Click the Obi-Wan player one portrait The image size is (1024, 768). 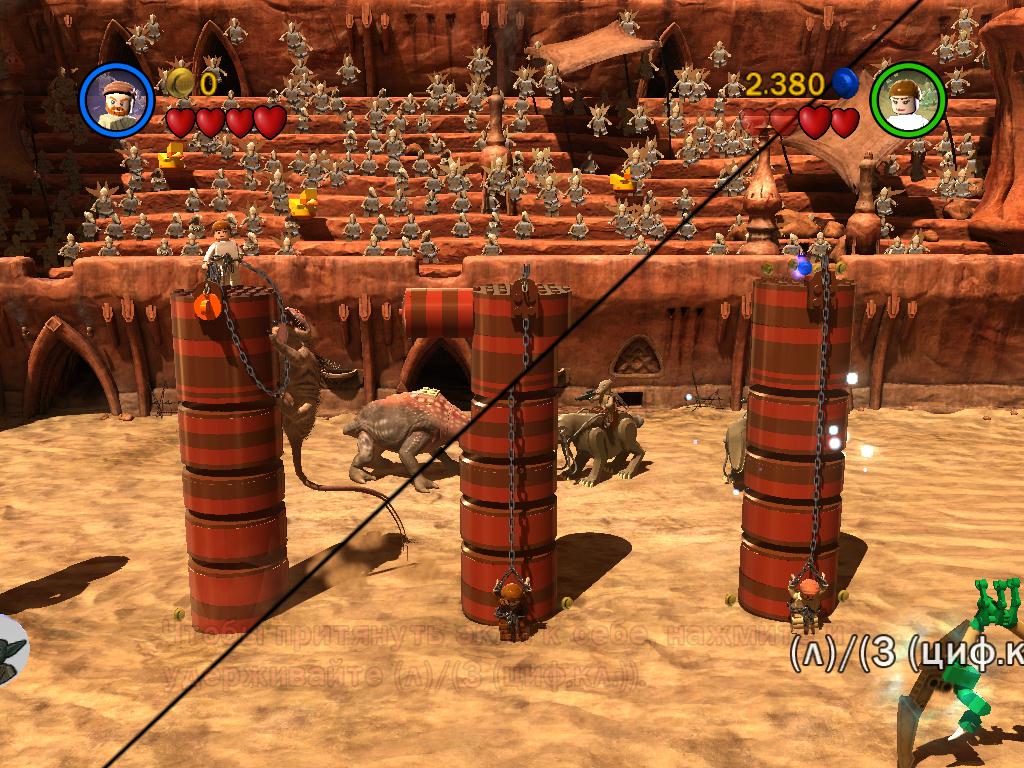117,98
